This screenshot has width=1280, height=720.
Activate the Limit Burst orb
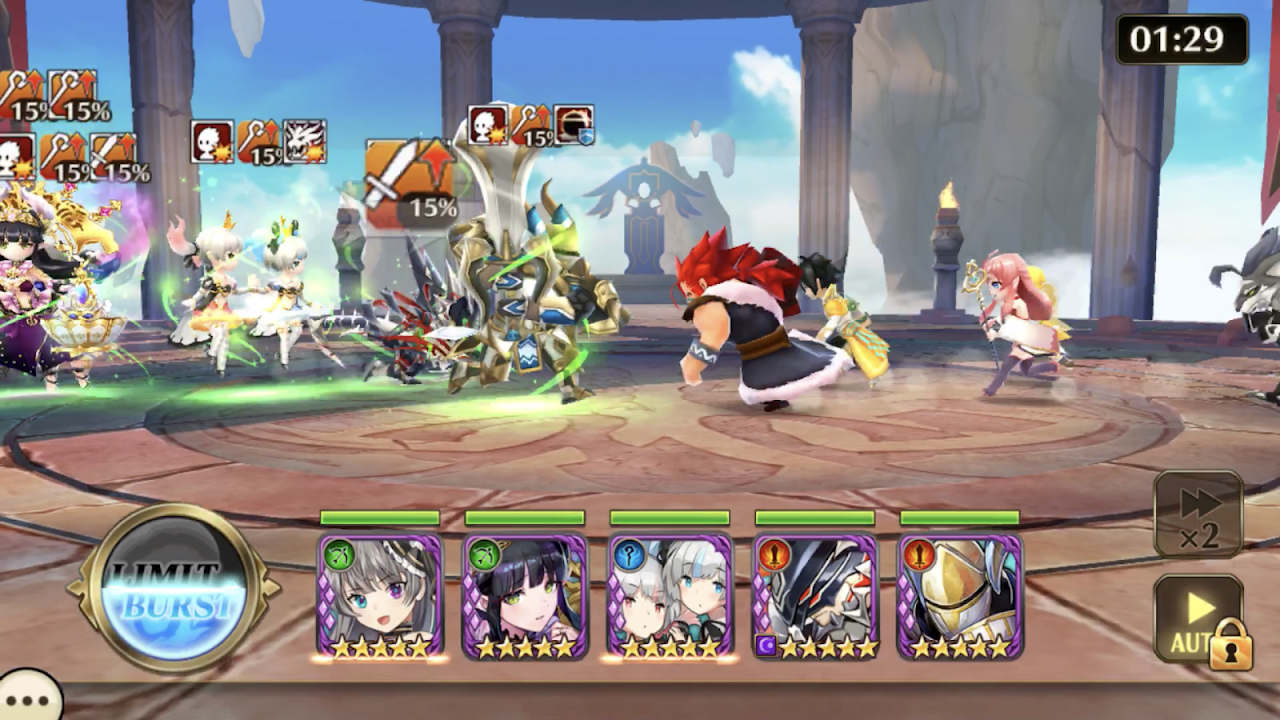pos(174,588)
